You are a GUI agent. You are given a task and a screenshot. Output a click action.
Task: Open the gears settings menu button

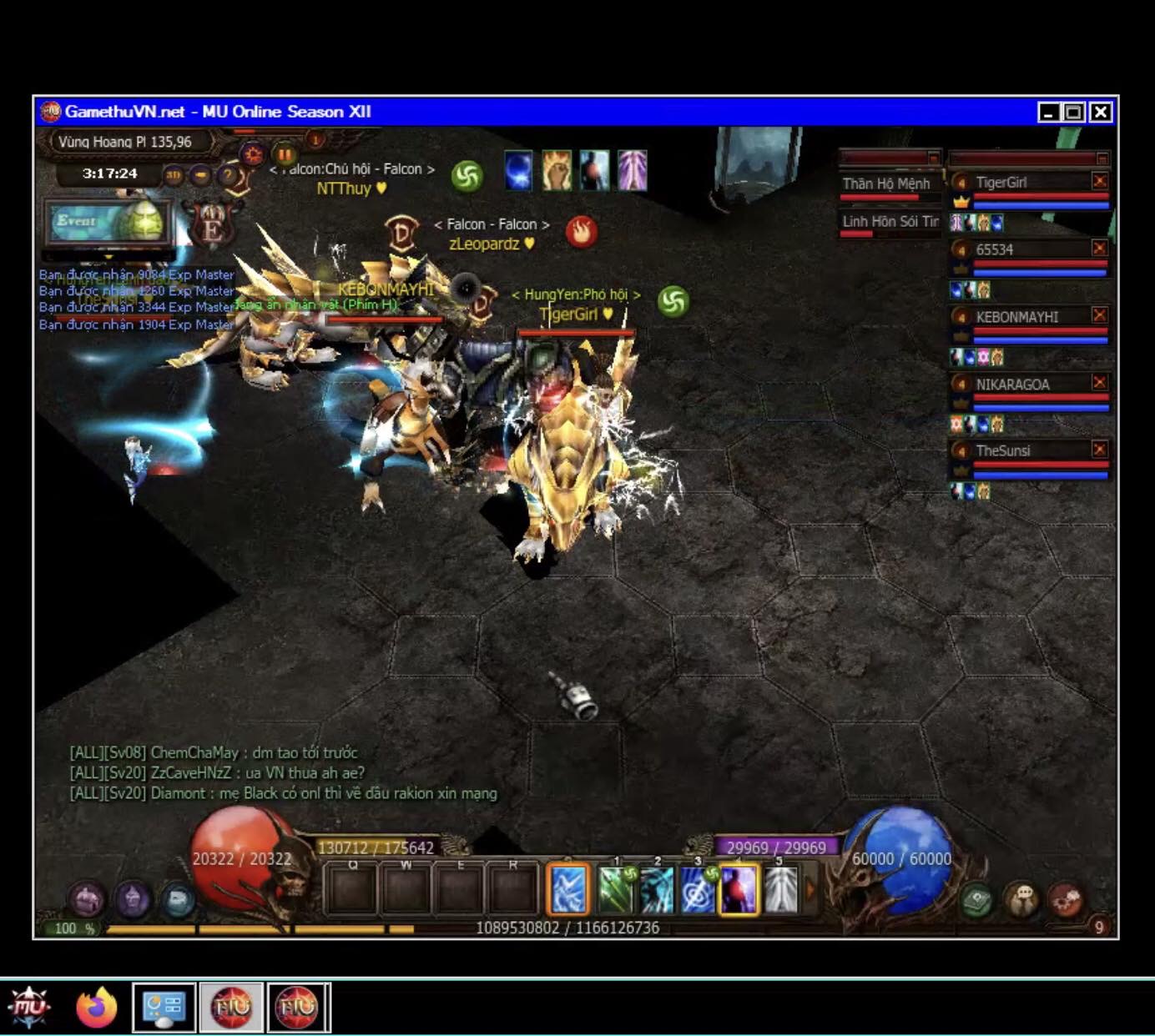click(1066, 900)
